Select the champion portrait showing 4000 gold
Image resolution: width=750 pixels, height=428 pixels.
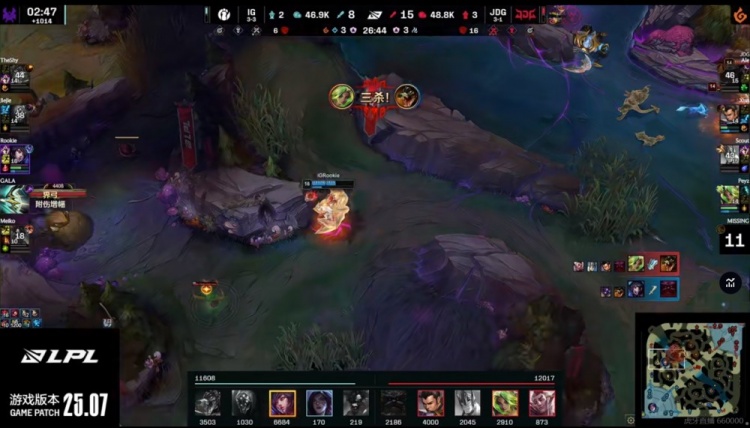click(430, 403)
